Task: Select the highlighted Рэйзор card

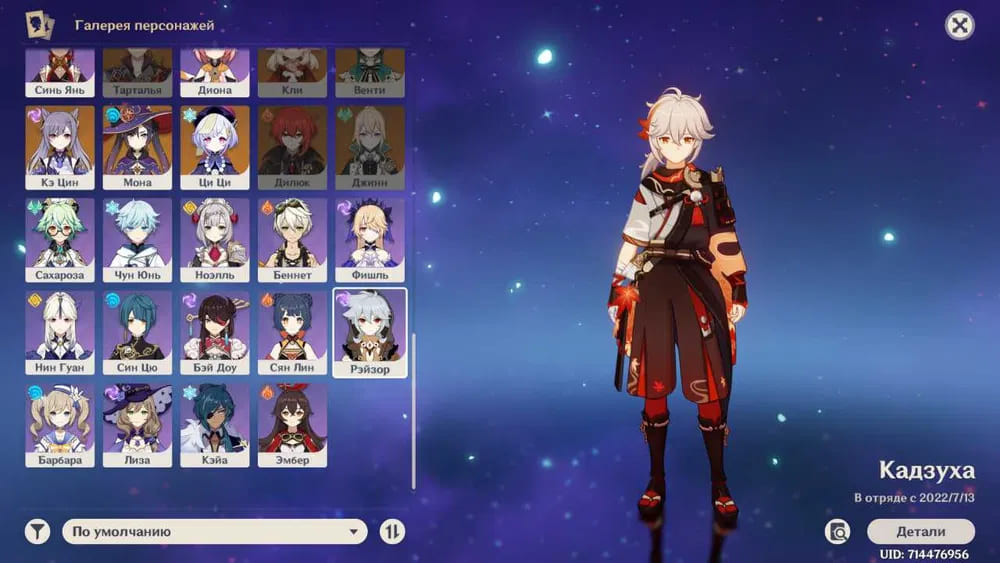Action: tap(370, 333)
